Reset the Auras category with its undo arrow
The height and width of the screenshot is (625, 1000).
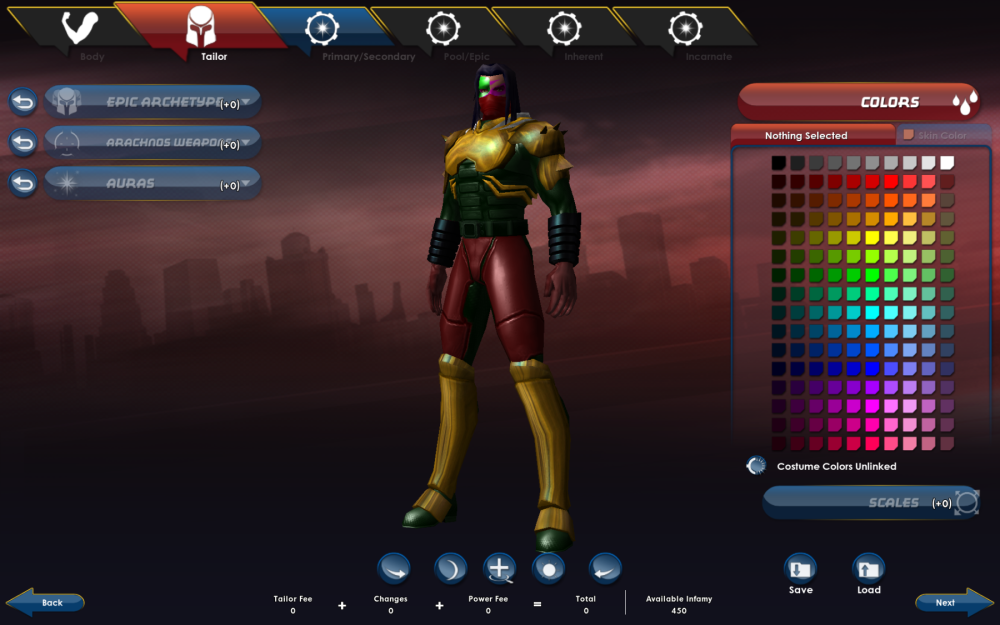coord(23,184)
